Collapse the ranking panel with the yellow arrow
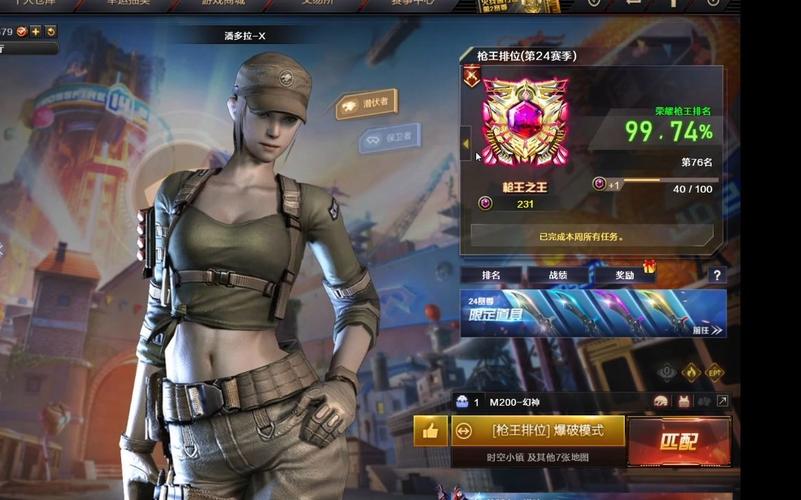 click(465, 143)
